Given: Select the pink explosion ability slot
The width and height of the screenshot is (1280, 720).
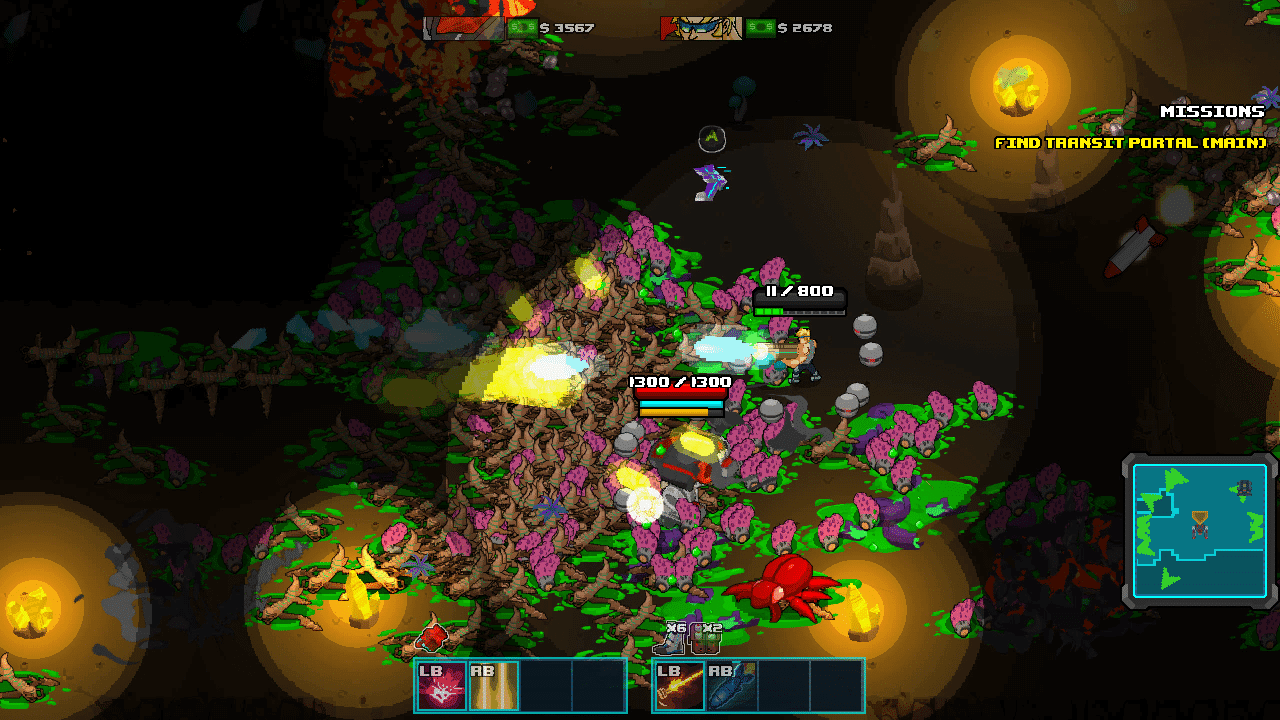Looking at the screenshot, I should [x=442, y=686].
